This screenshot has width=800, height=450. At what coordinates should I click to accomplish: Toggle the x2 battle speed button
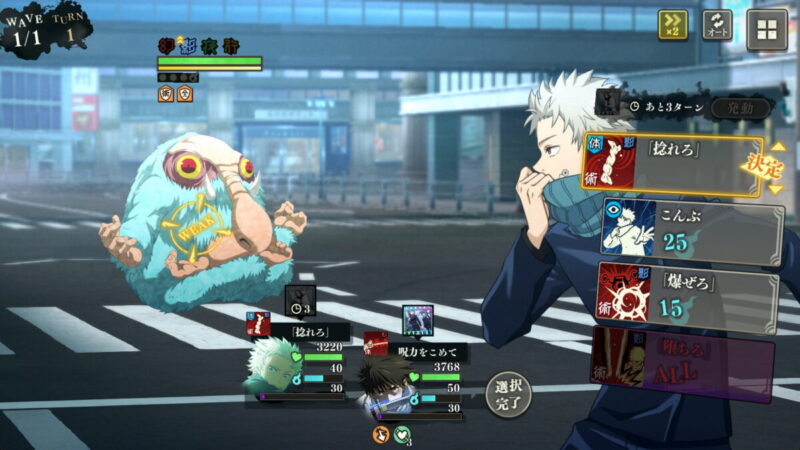click(x=673, y=25)
